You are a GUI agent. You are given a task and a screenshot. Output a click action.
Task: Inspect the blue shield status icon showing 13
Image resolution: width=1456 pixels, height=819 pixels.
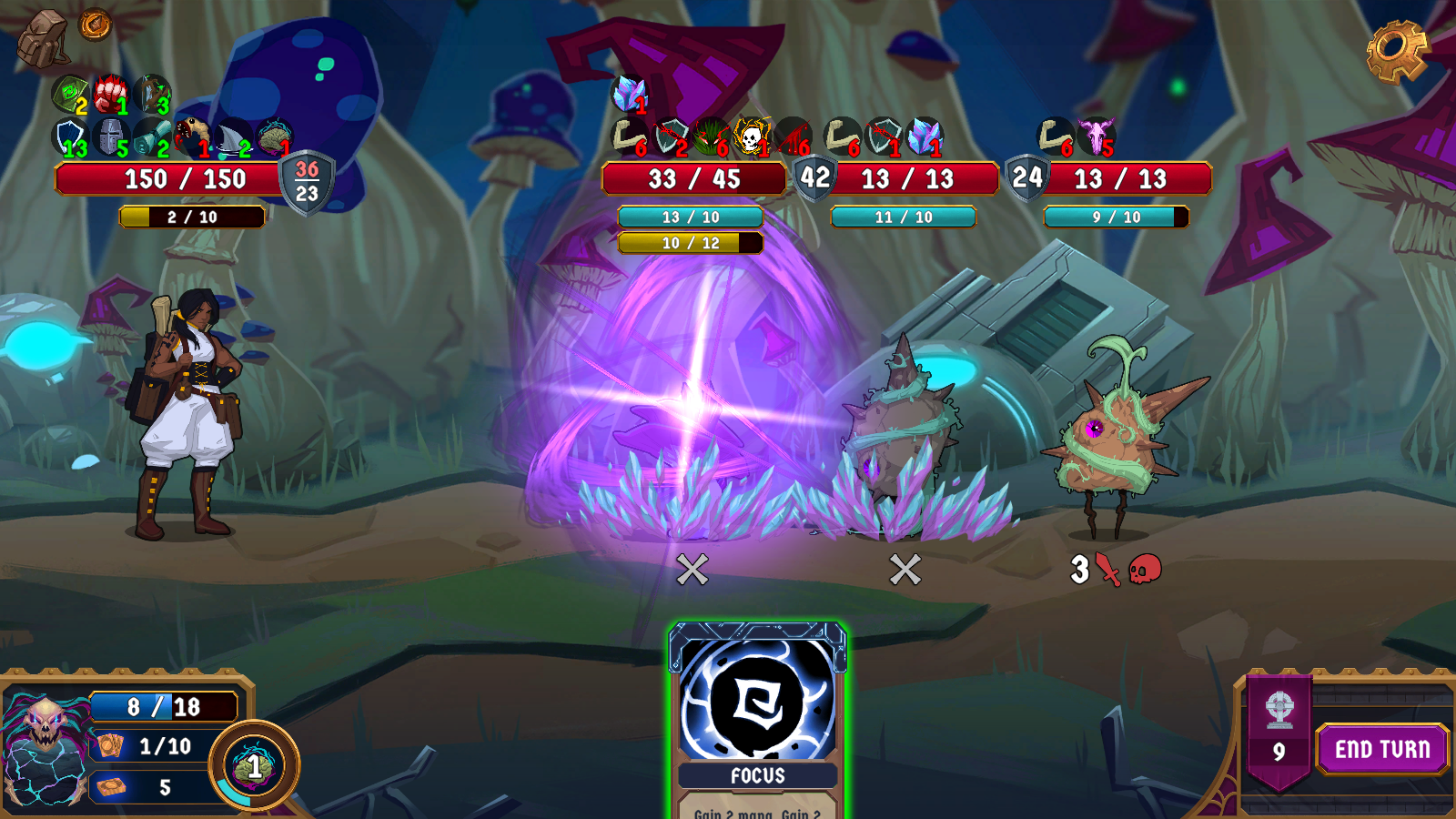69,138
